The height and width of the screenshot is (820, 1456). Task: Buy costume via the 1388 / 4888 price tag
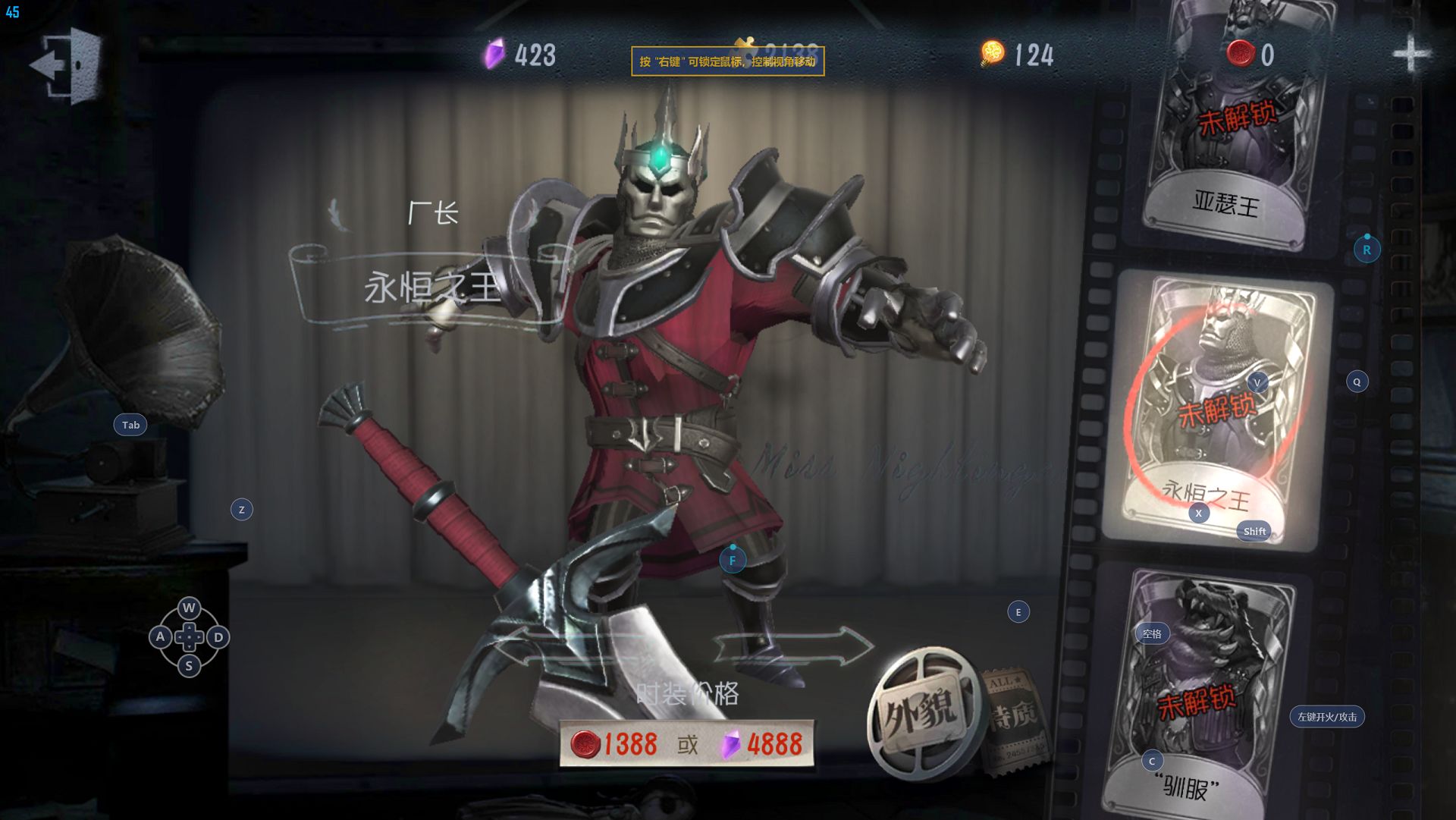point(687,744)
